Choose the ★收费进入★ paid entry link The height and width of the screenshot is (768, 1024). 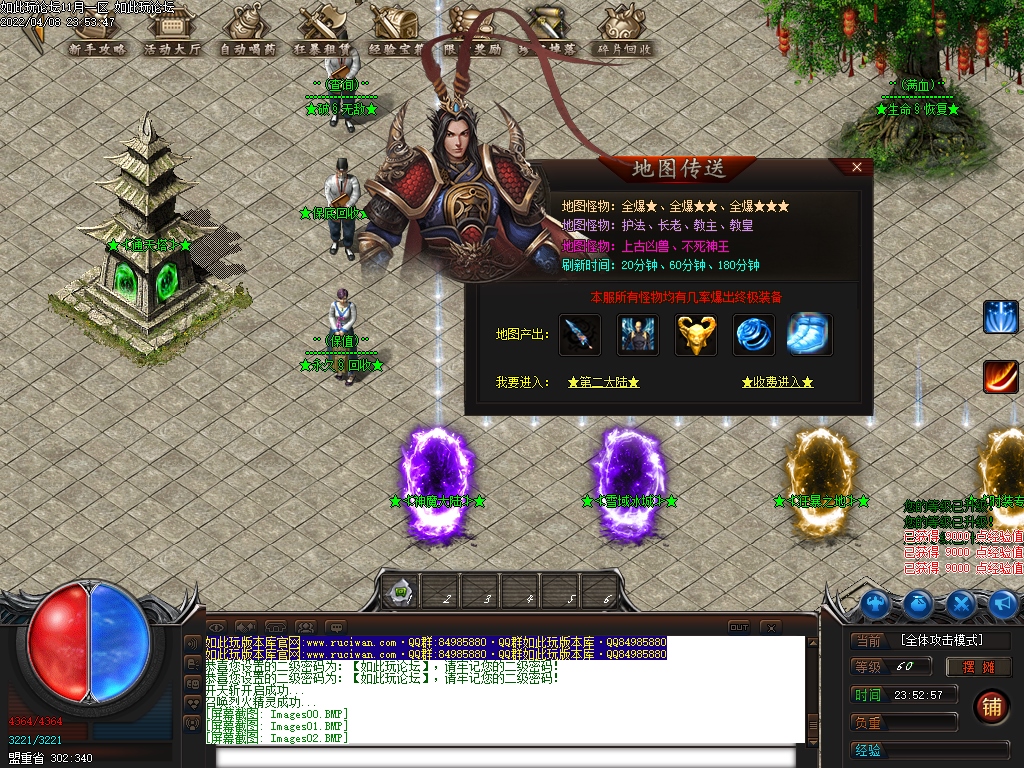[x=777, y=382]
